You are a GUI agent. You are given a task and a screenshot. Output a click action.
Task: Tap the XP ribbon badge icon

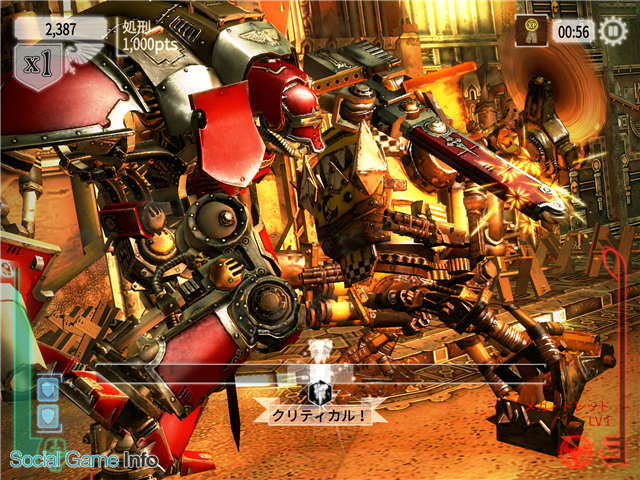[x=531, y=30]
